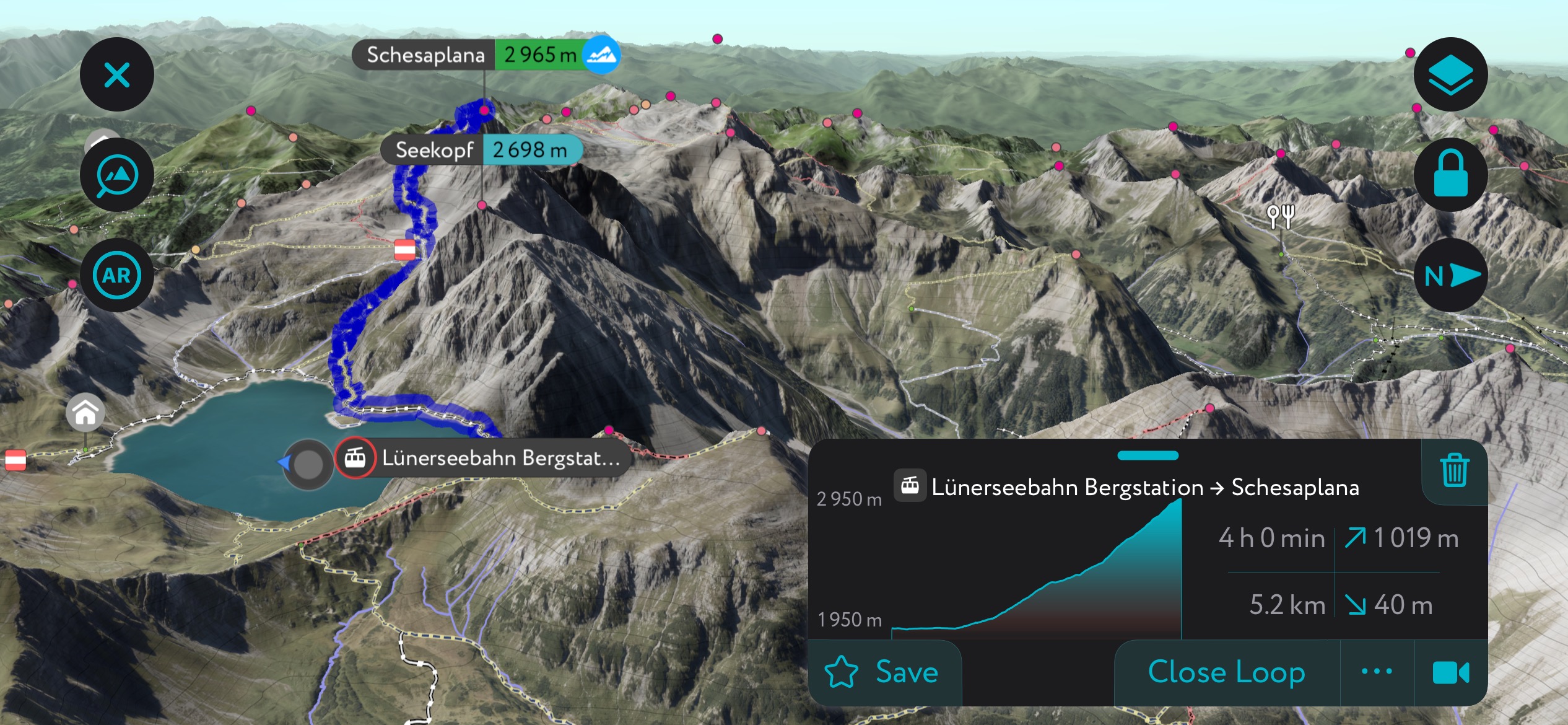Image resolution: width=1568 pixels, height=725 pixels.
Task: Choose Close Loop for the route
Action: pos(1226,672)
